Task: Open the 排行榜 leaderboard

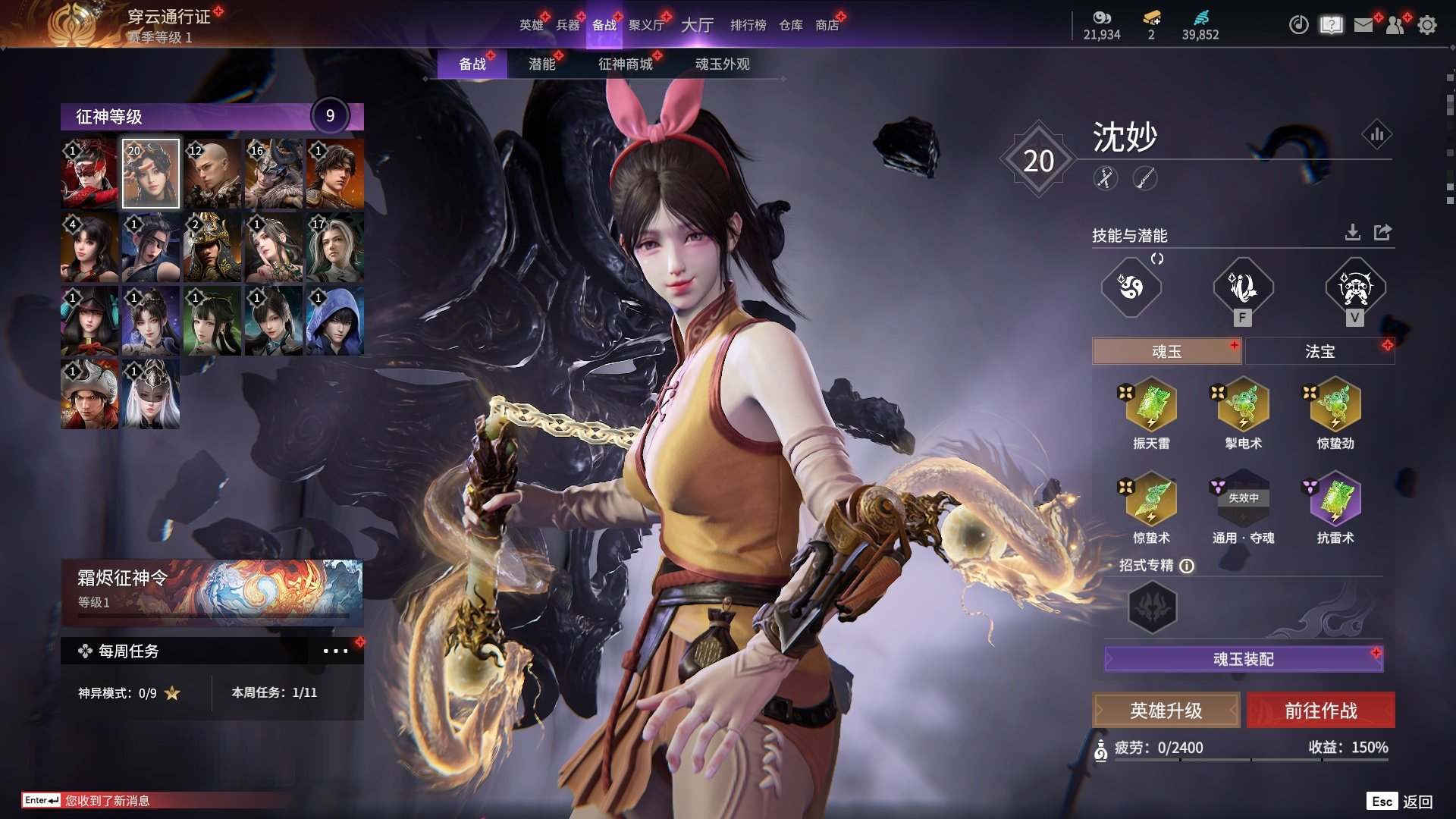Action: (748, 25)
